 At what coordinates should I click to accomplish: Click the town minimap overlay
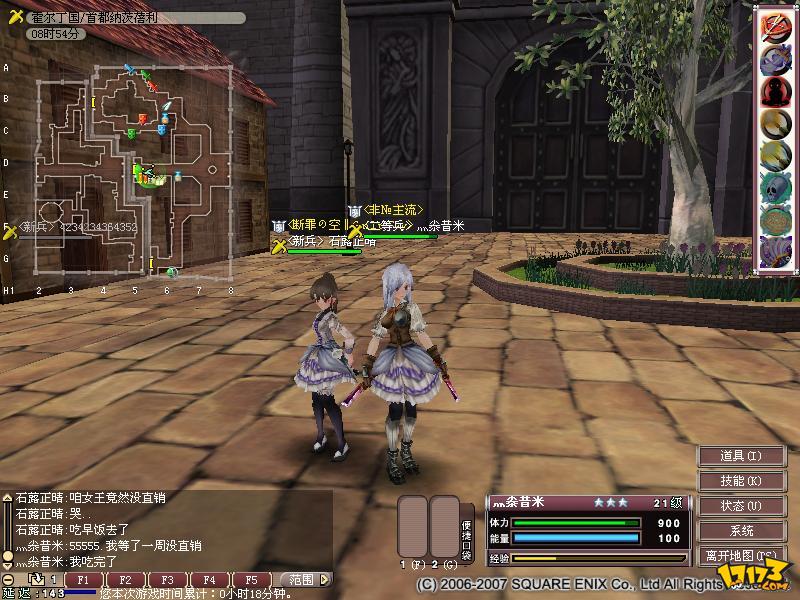(x=135, y=172)
